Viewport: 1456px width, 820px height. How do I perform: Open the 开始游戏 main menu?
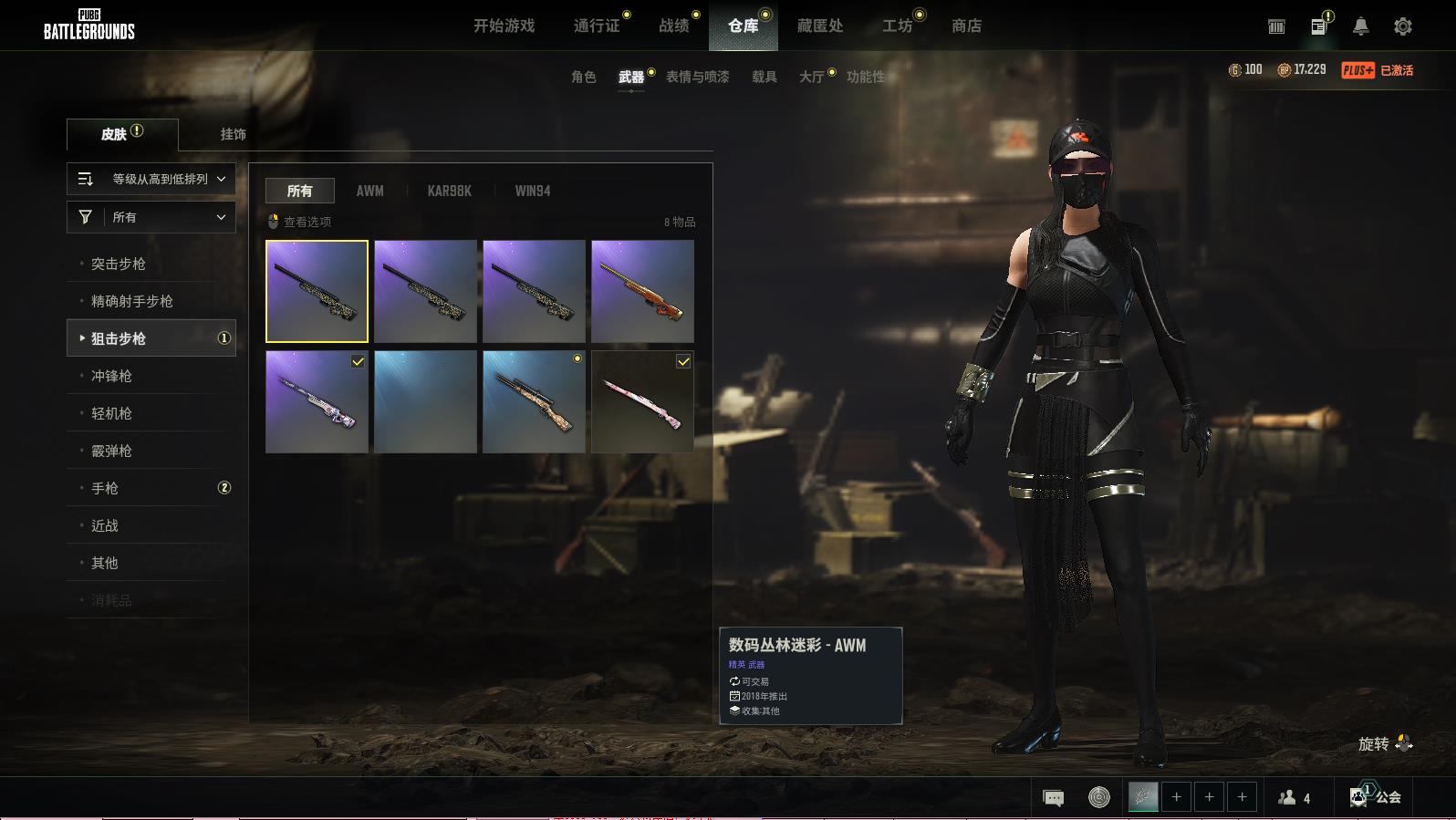pyautogui.click(x=504, y=26)
